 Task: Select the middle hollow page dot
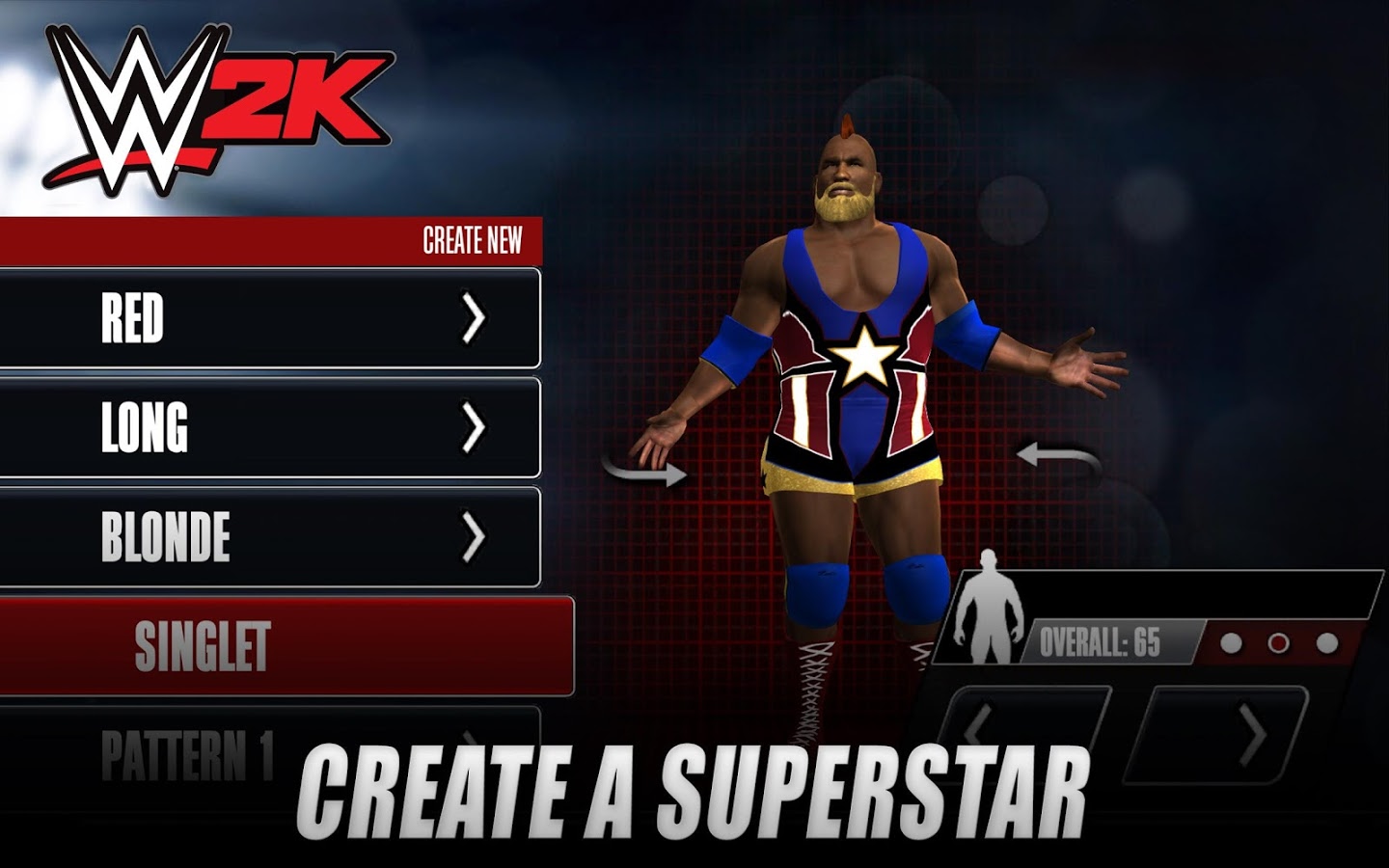[x=1278, y=643]
